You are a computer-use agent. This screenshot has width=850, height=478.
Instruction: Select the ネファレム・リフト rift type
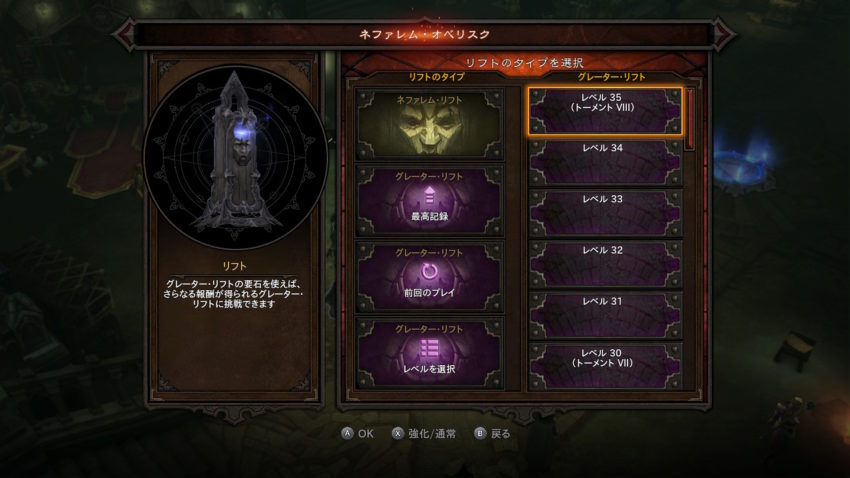(431, 126)
